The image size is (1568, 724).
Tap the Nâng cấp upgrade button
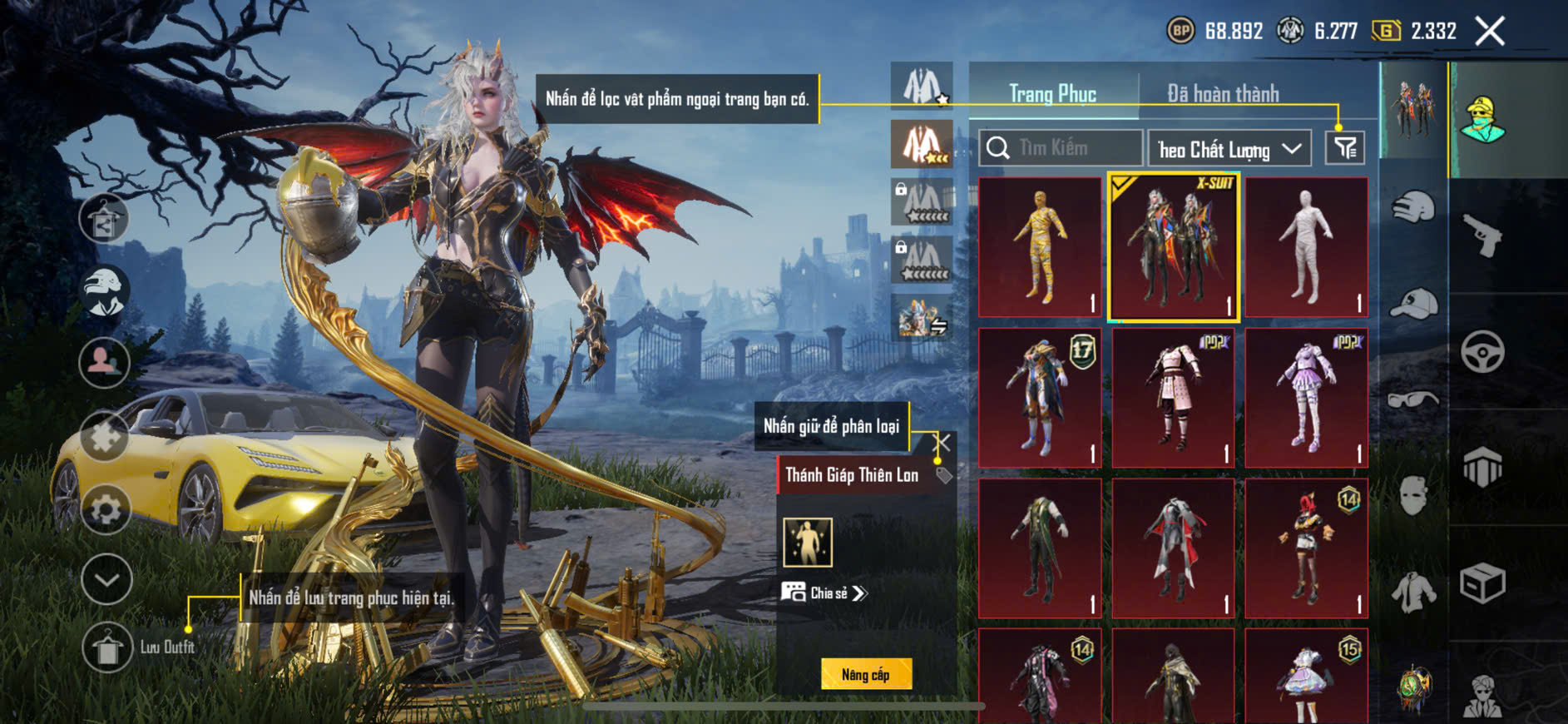click(866, 674)
